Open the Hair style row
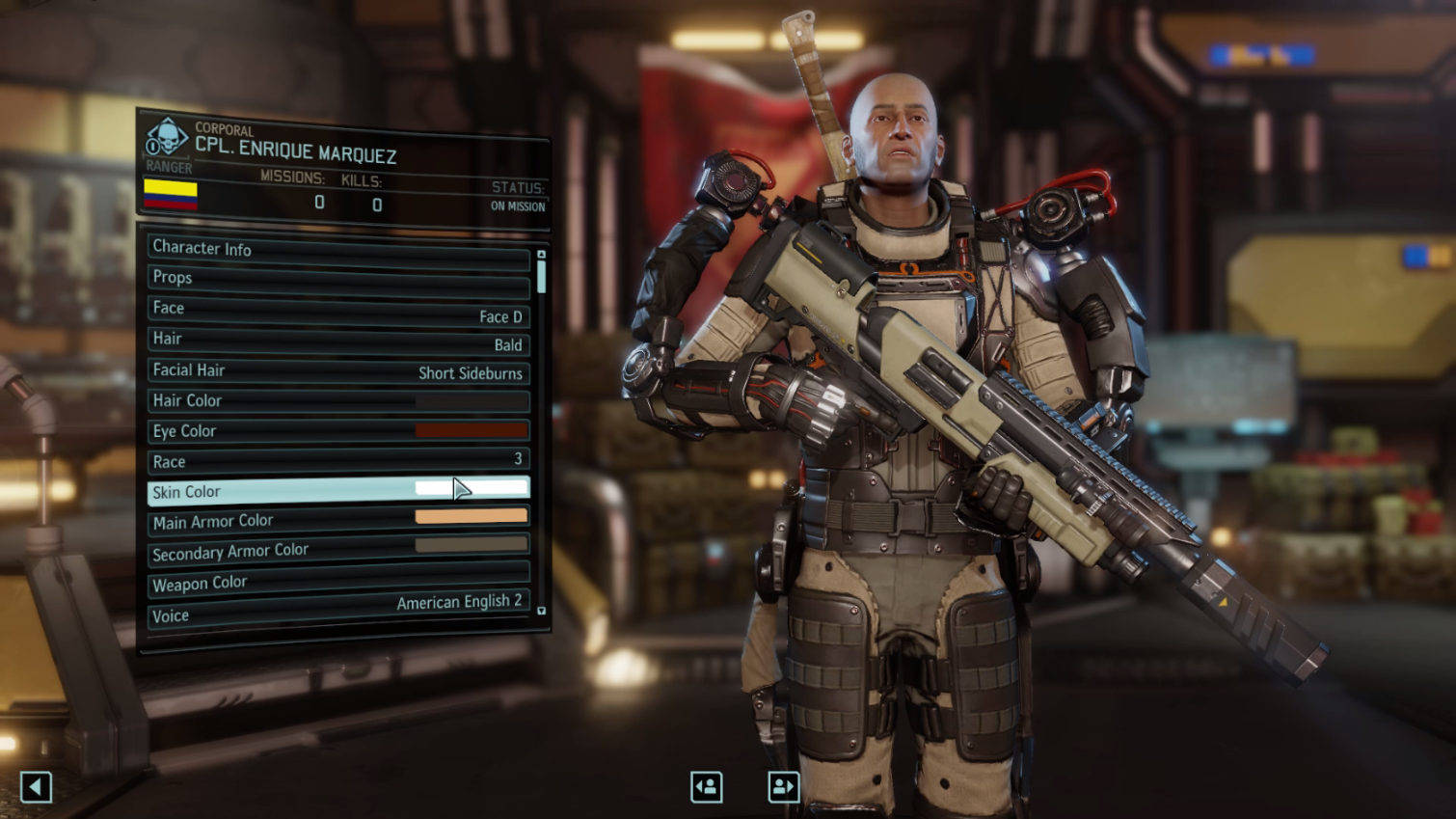This screenshot has width=1456, height=819. (337, 341)
